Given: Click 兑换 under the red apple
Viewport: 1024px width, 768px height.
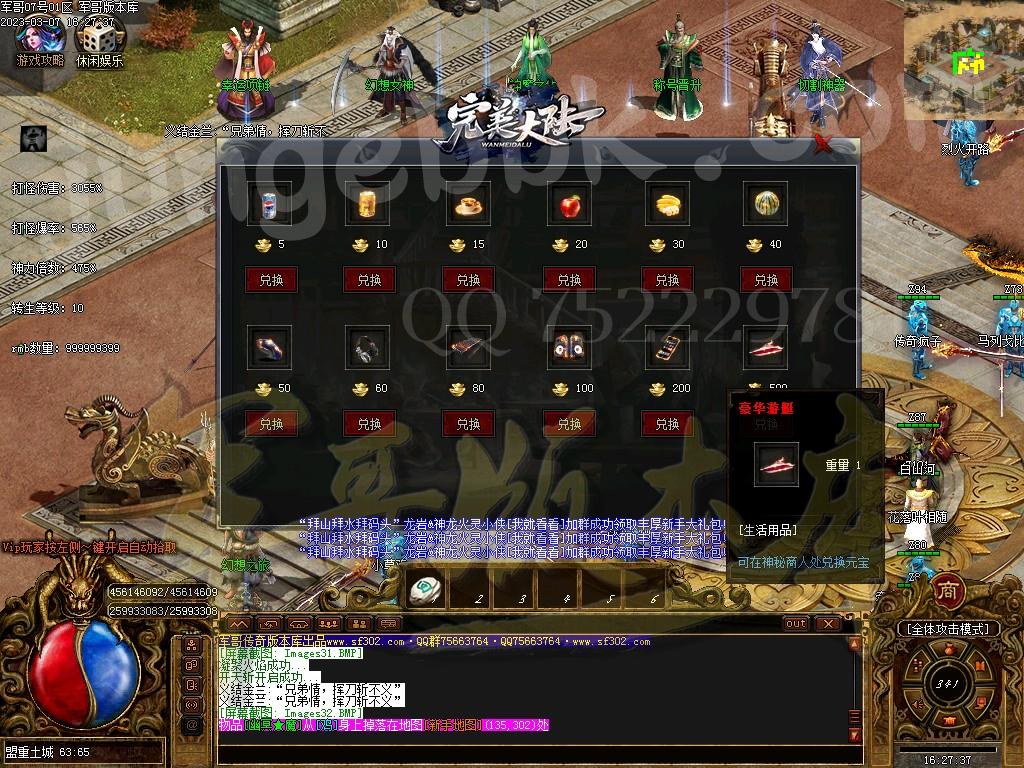Looking at the screenshot, I should pyautogui.click(x=569, y=279).
